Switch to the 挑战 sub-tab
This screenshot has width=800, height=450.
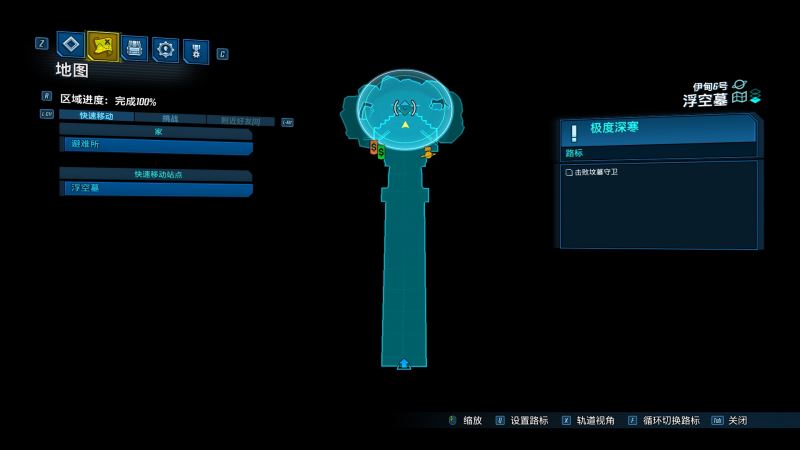coord(170,118)
